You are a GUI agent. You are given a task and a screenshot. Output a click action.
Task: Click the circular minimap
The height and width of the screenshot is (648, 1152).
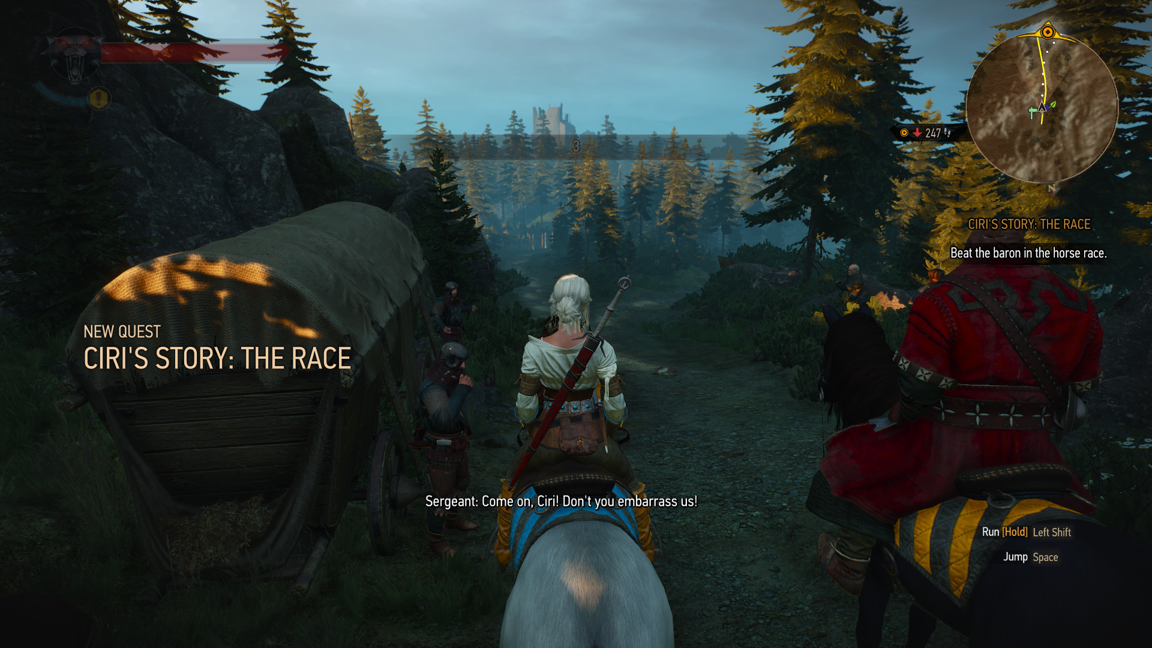[x=1041, y=108]
